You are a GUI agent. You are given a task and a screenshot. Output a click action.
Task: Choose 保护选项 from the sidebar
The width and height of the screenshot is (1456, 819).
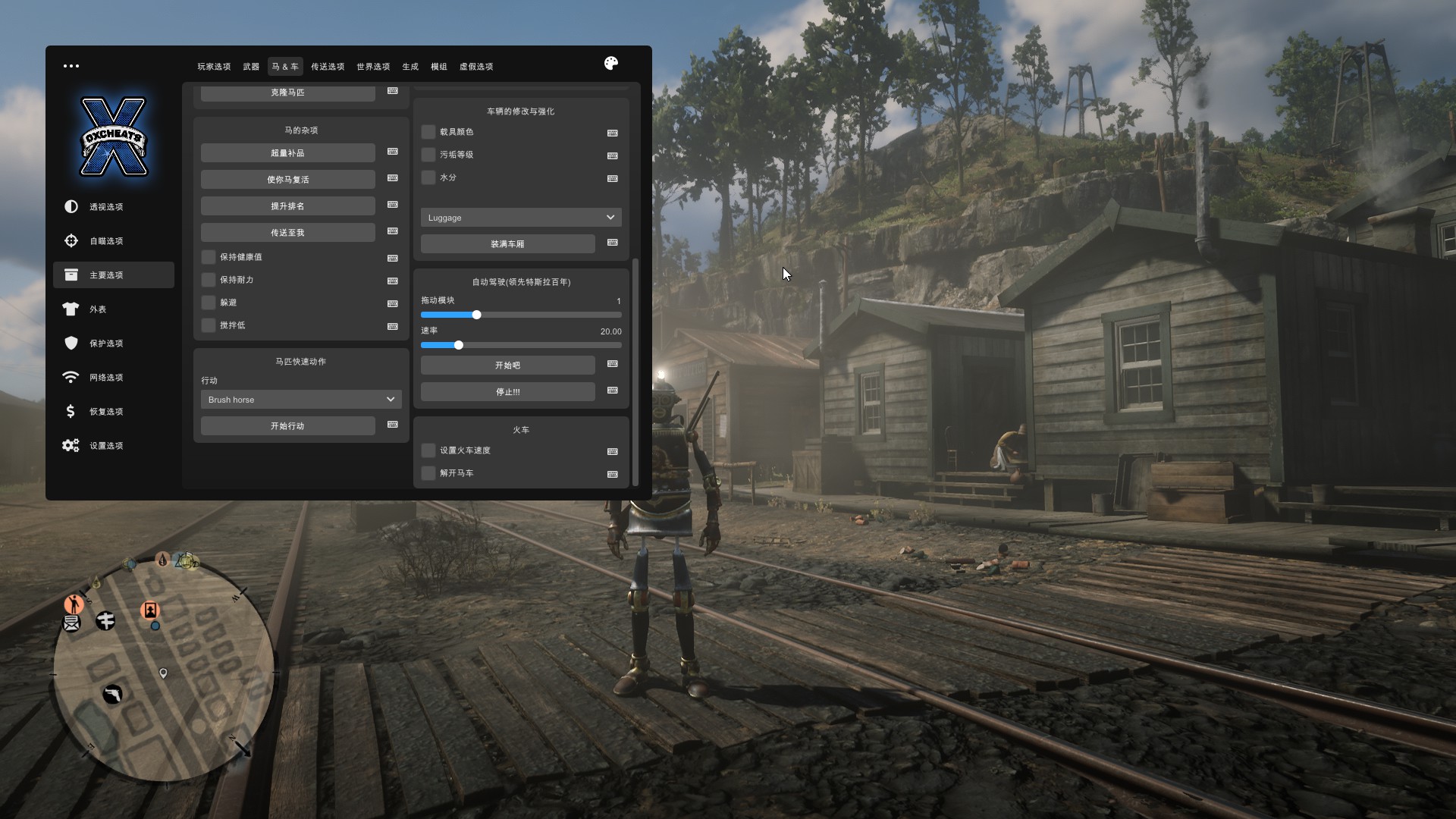point(106,344)
